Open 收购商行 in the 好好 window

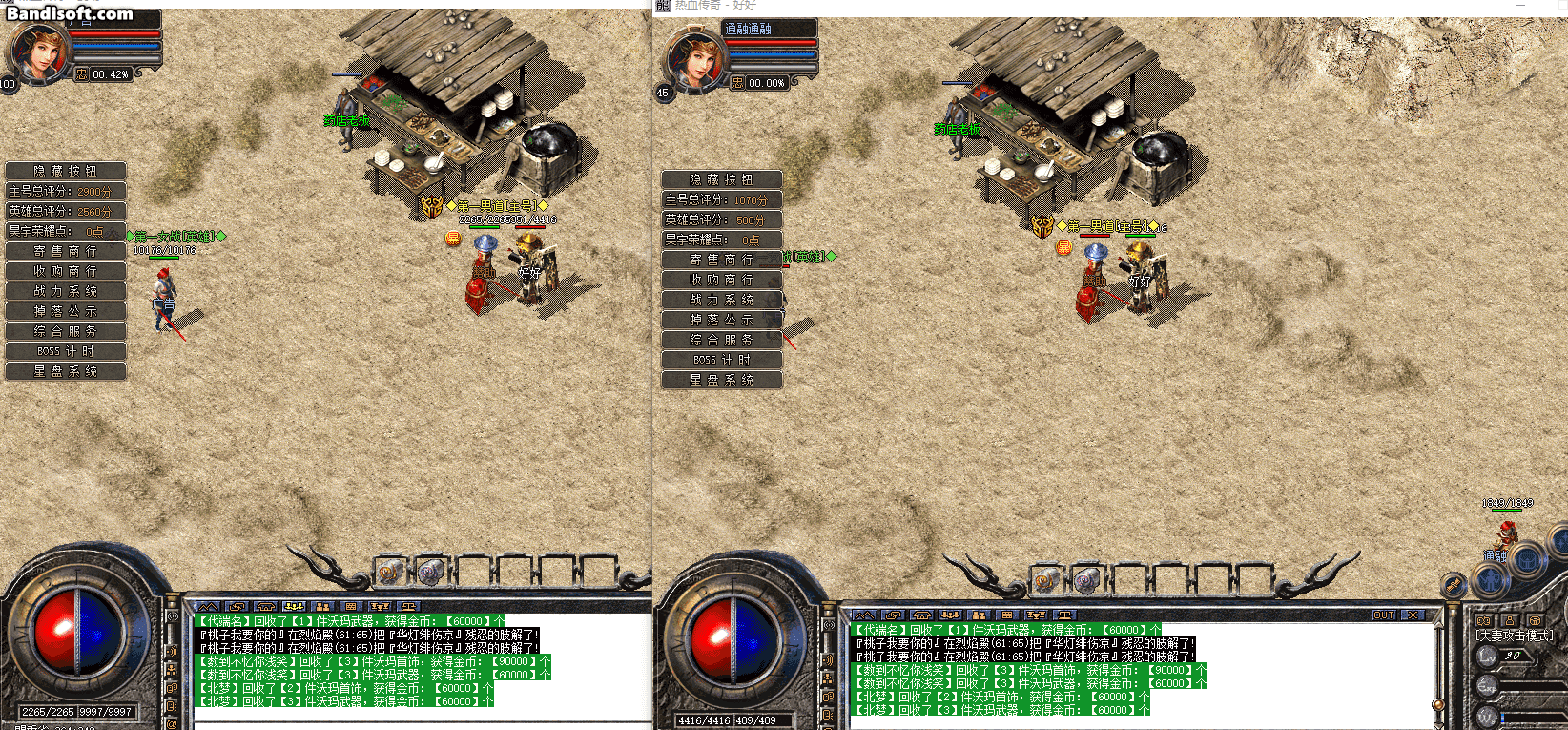point(721,280)
